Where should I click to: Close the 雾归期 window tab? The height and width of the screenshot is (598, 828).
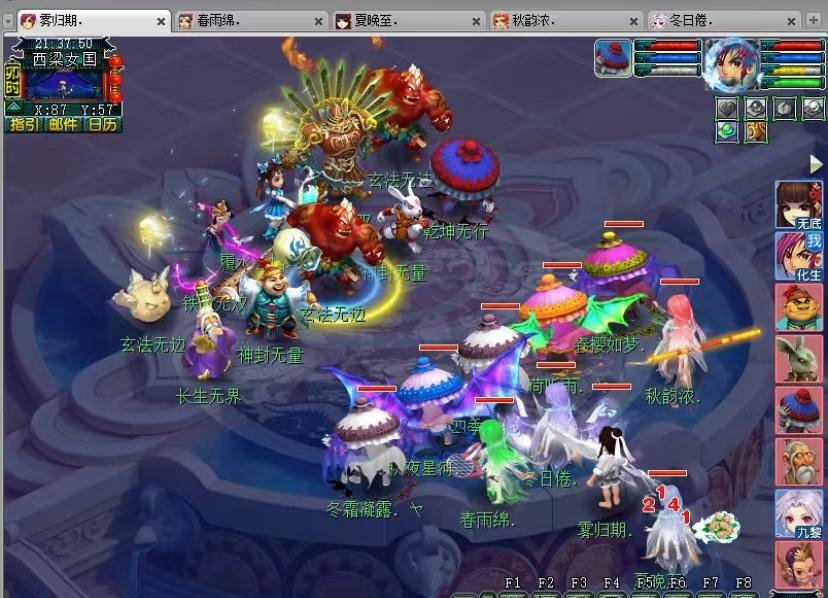[162, 21]
